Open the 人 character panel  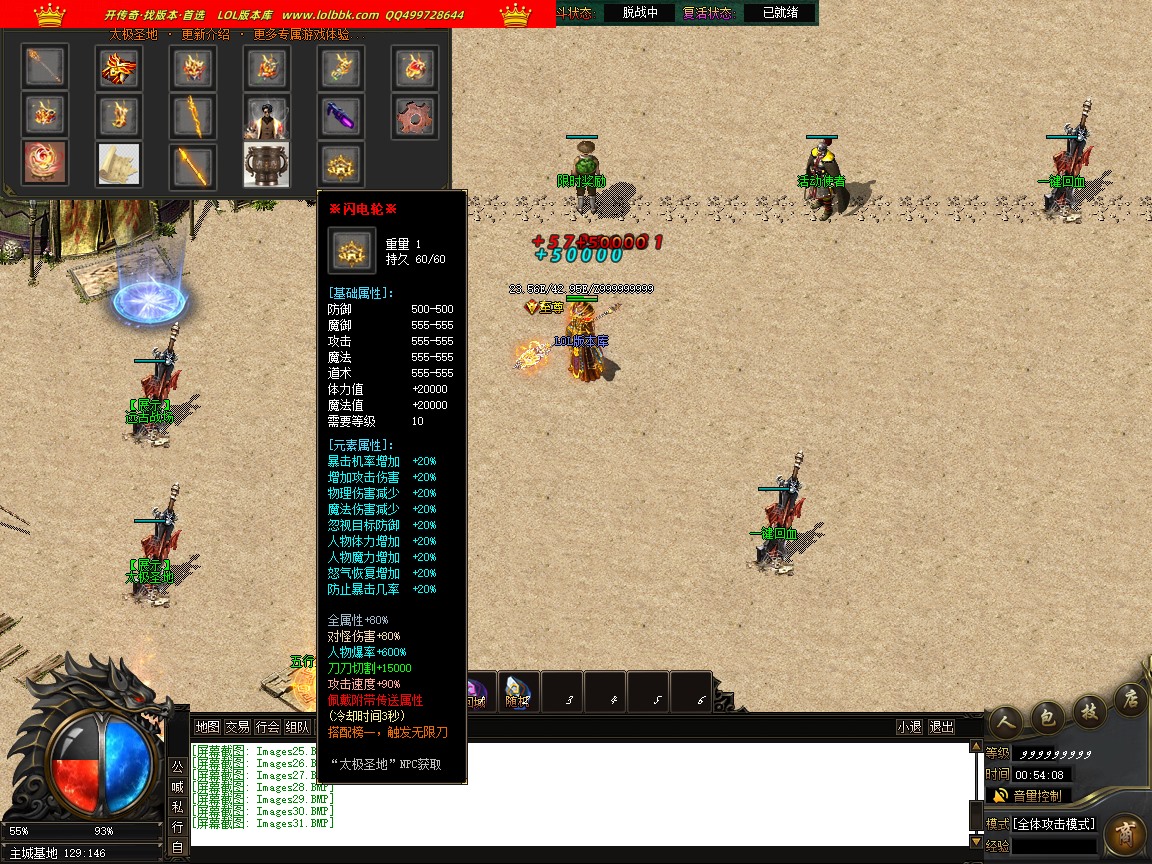(x=1005, y=719)
